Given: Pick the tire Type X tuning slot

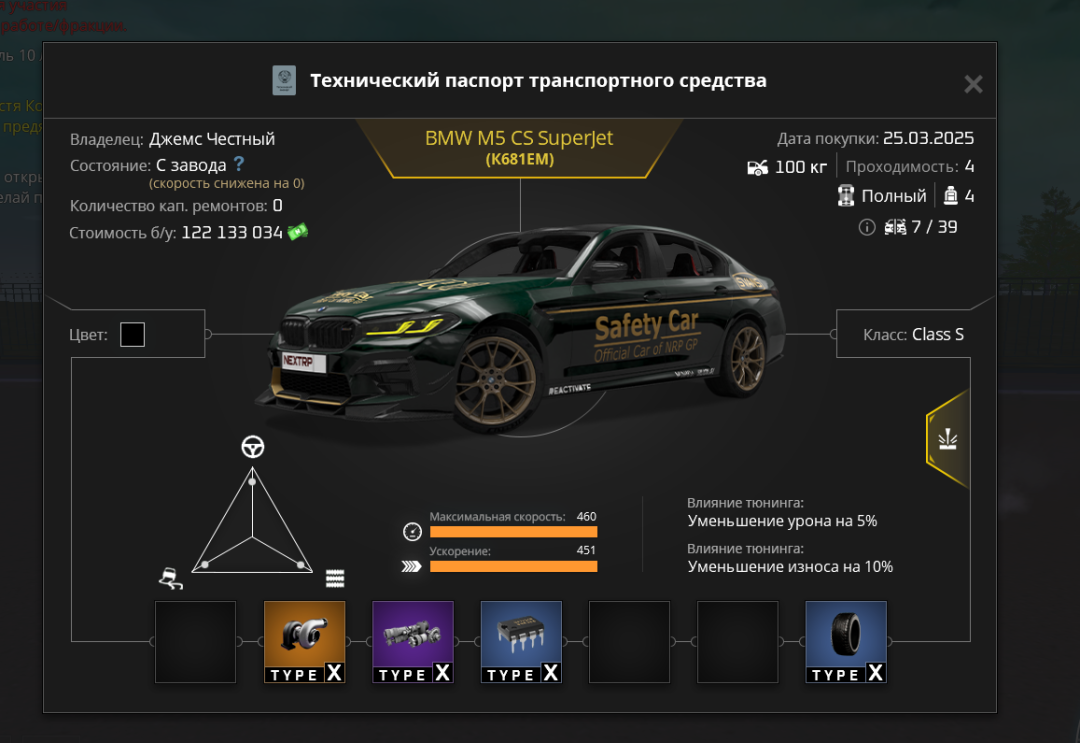Looking at the screenshot, I should coord(846,641).
